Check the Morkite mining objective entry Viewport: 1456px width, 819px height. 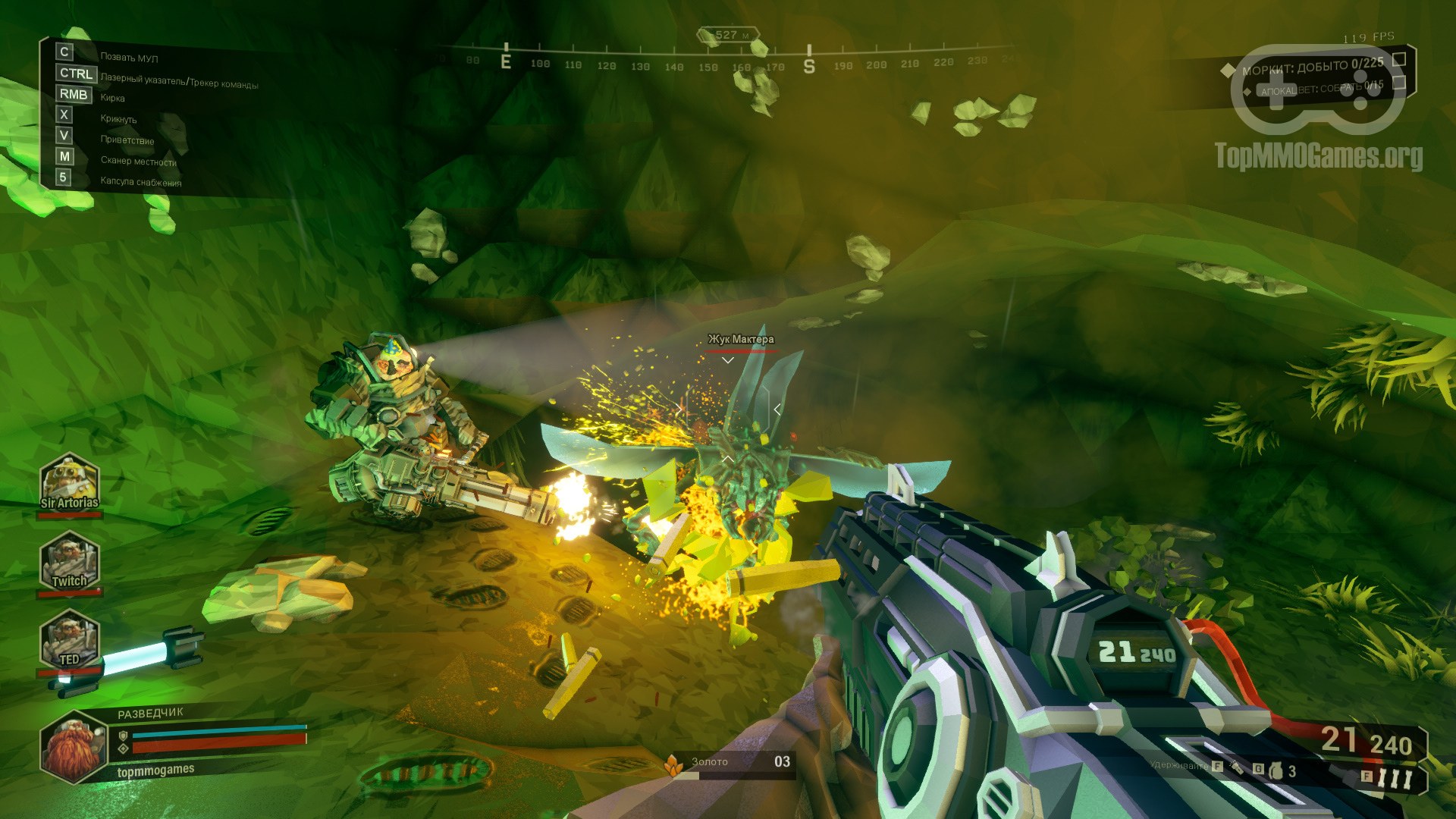tap(1312, 67)
